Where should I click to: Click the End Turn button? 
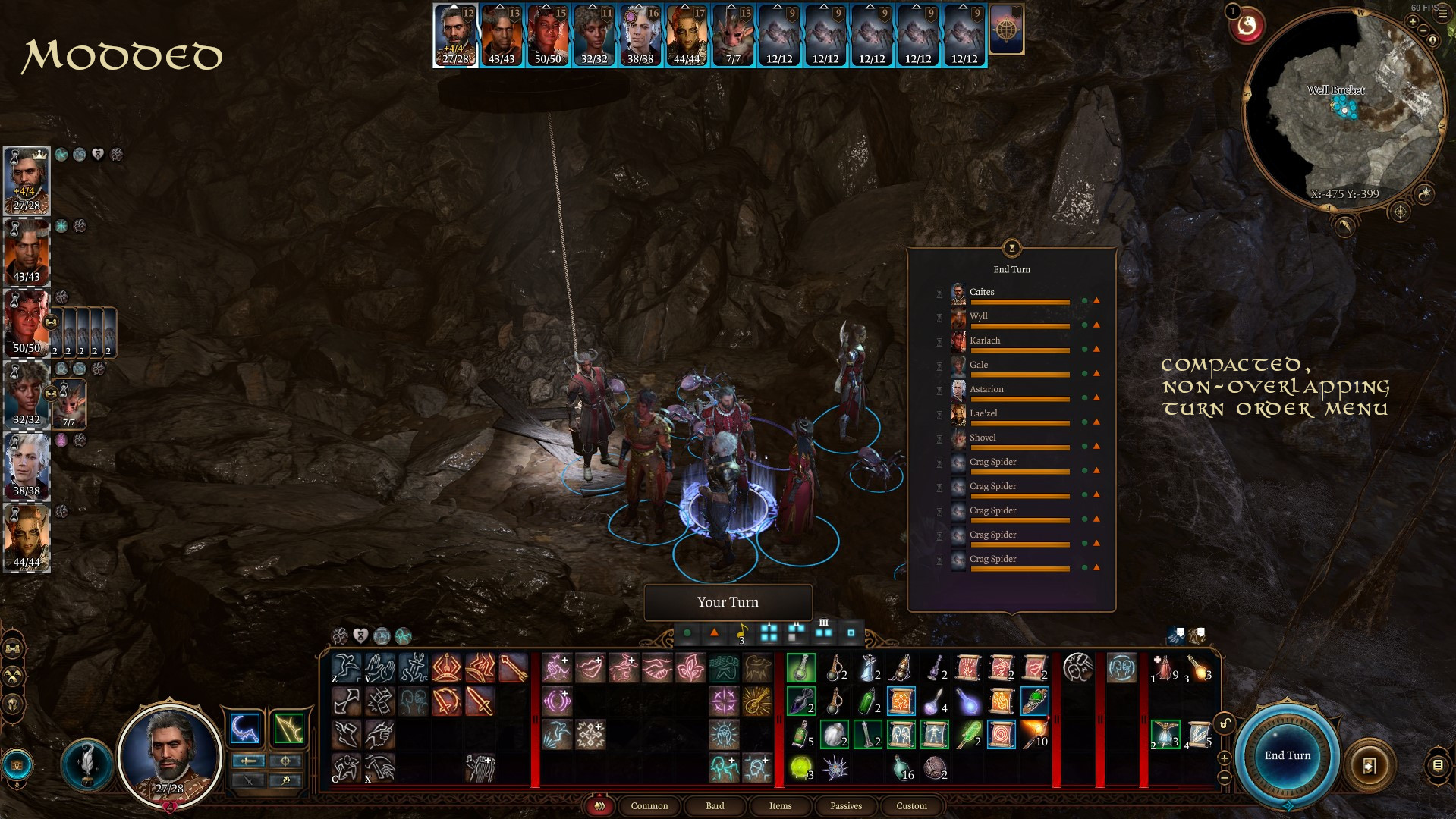[x=1287, y=755]
